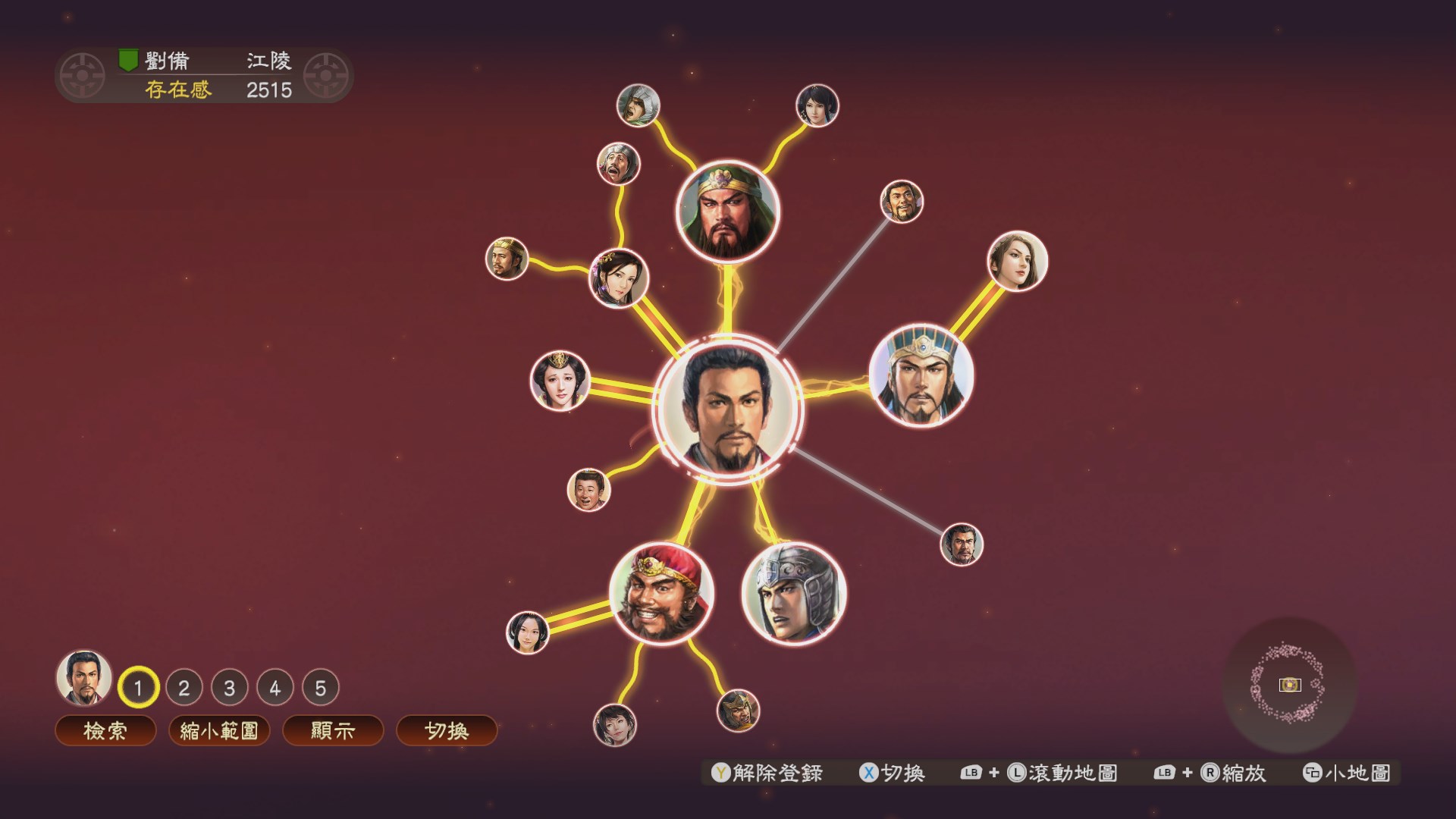1456x819 pixels.
Task: Activate the 切換 switch option
Action: point(447,730)
